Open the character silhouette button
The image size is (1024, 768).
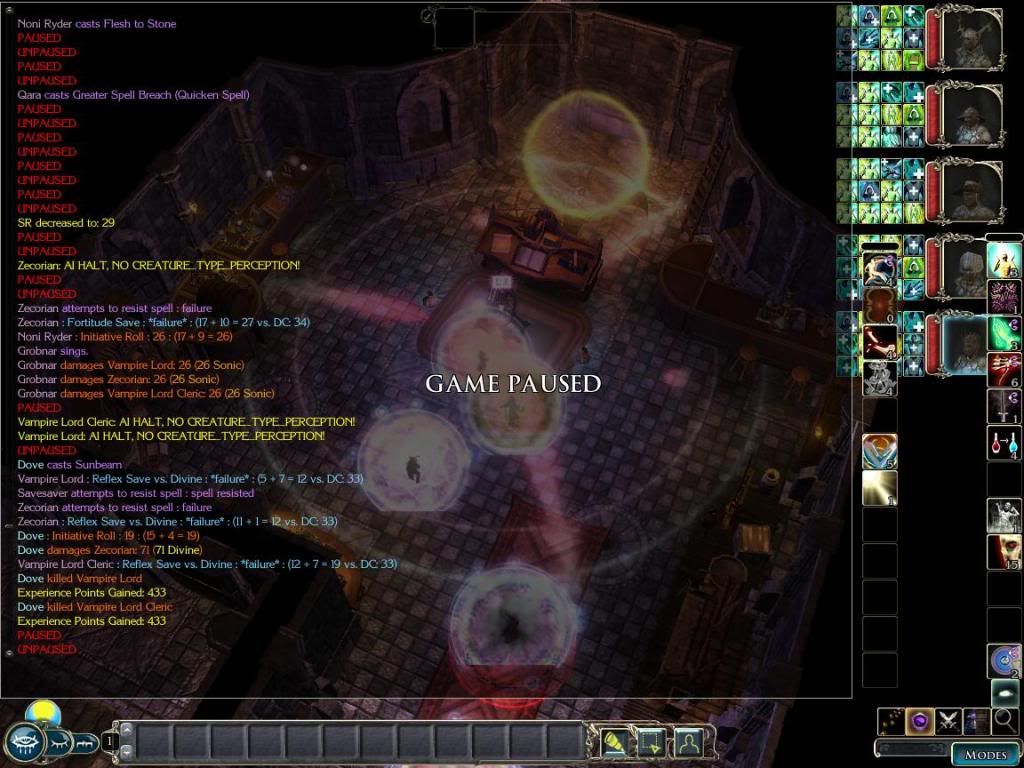coord(687,741)
